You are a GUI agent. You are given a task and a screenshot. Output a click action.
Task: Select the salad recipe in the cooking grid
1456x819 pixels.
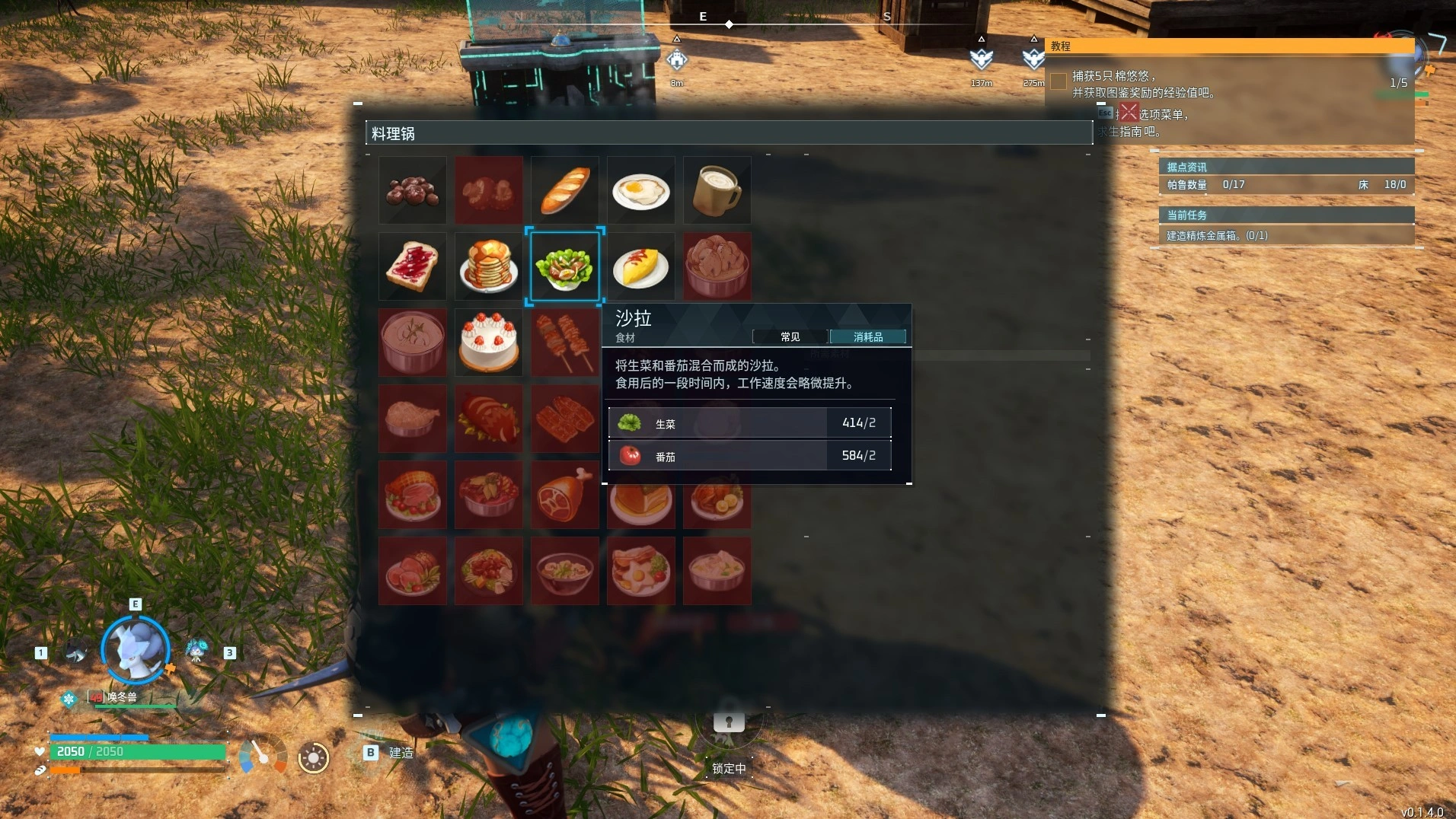click(x=564, y=266)
